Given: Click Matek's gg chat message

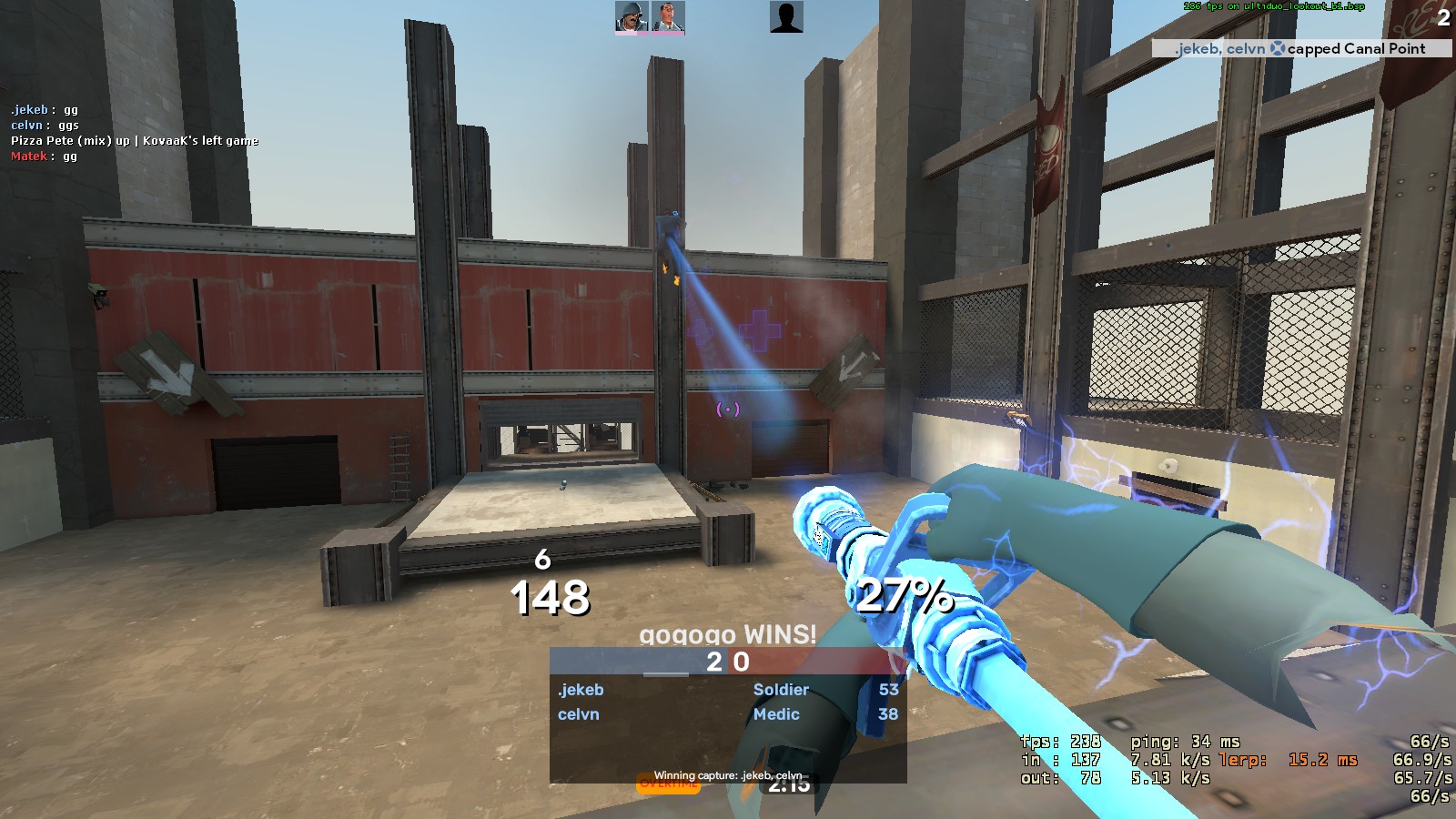Looking at the screenshot, I should 45,157.
